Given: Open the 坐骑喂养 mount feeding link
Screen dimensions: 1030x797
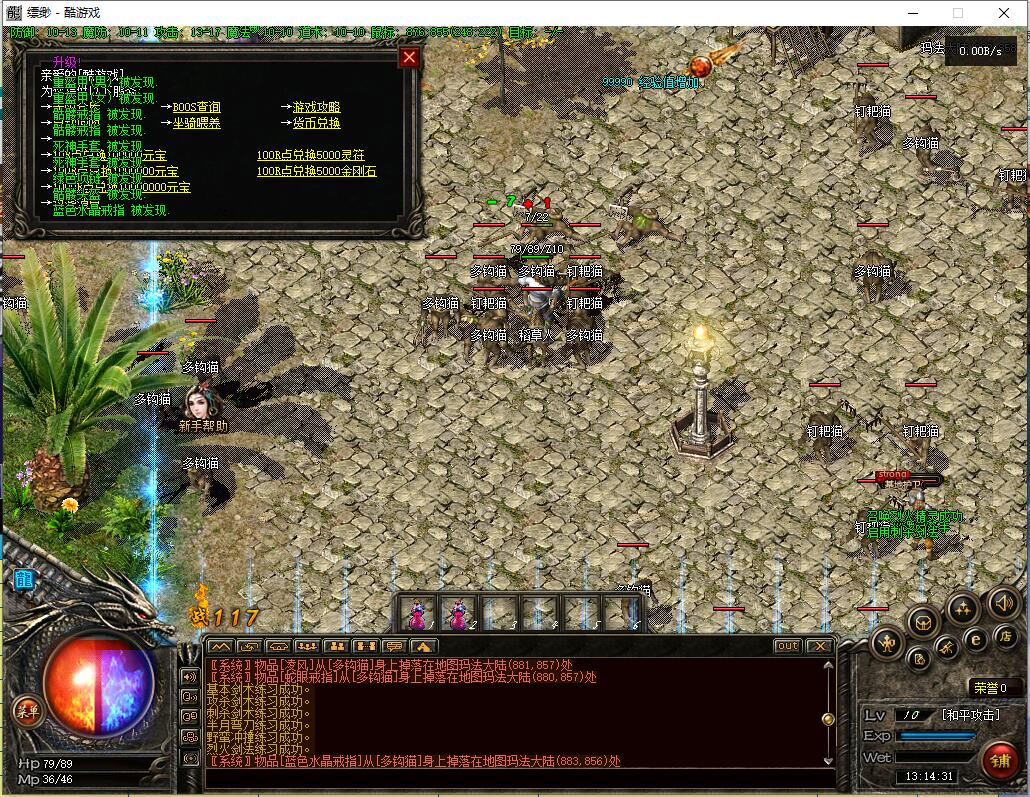Looking at the screenshot, I should click(196, 123).
